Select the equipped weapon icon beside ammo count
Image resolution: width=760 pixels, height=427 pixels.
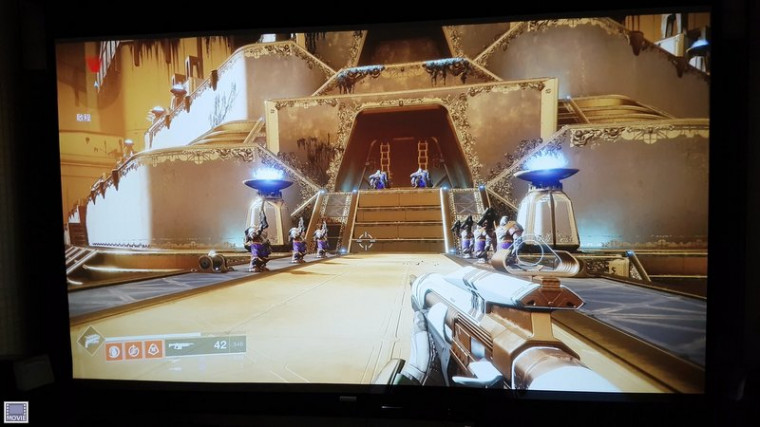pos(182,346)
